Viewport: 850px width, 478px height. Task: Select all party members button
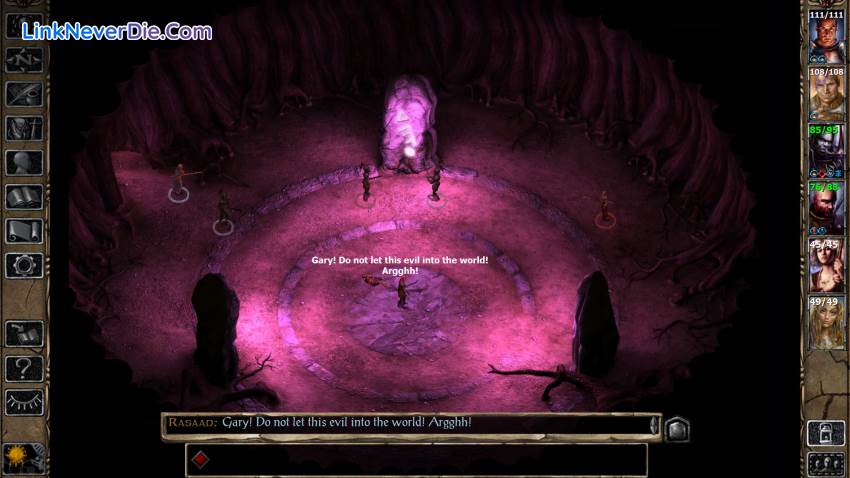pyautogui.click(x=826, y=463)
